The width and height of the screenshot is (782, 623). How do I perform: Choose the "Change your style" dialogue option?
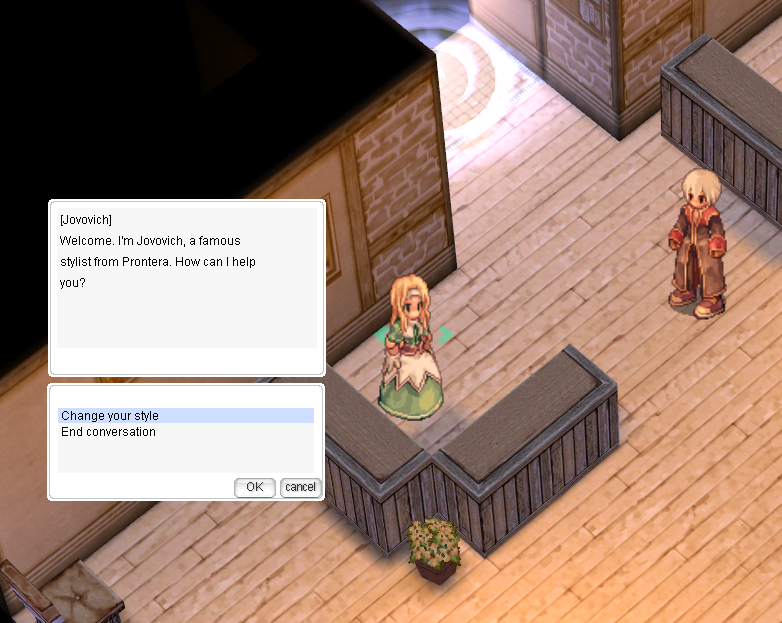click(110, 416)
